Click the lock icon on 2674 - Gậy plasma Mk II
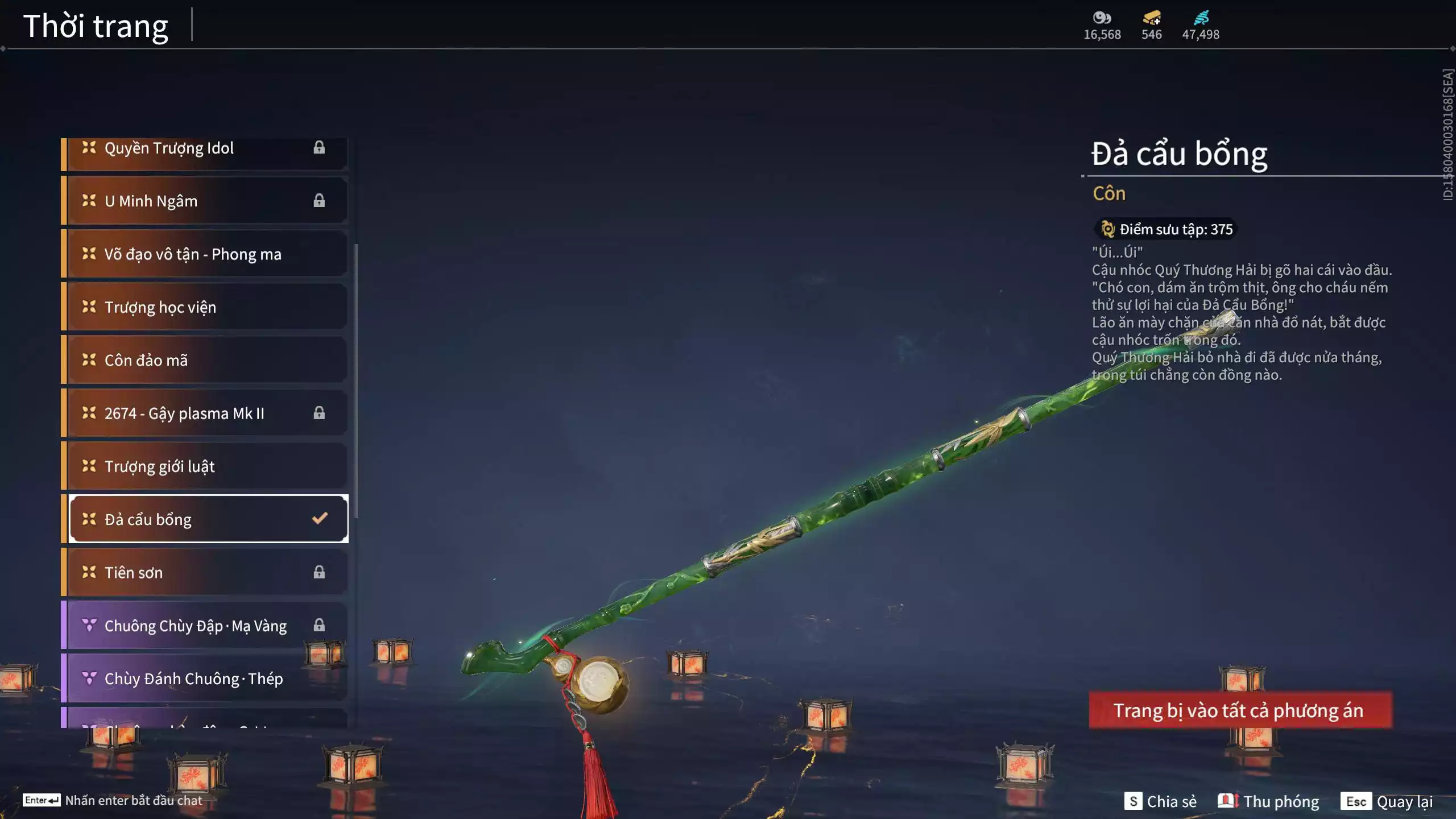Image resolution: width=1456 pixels, height=819 pixels. pyautogui.click(x=320, y=413)
